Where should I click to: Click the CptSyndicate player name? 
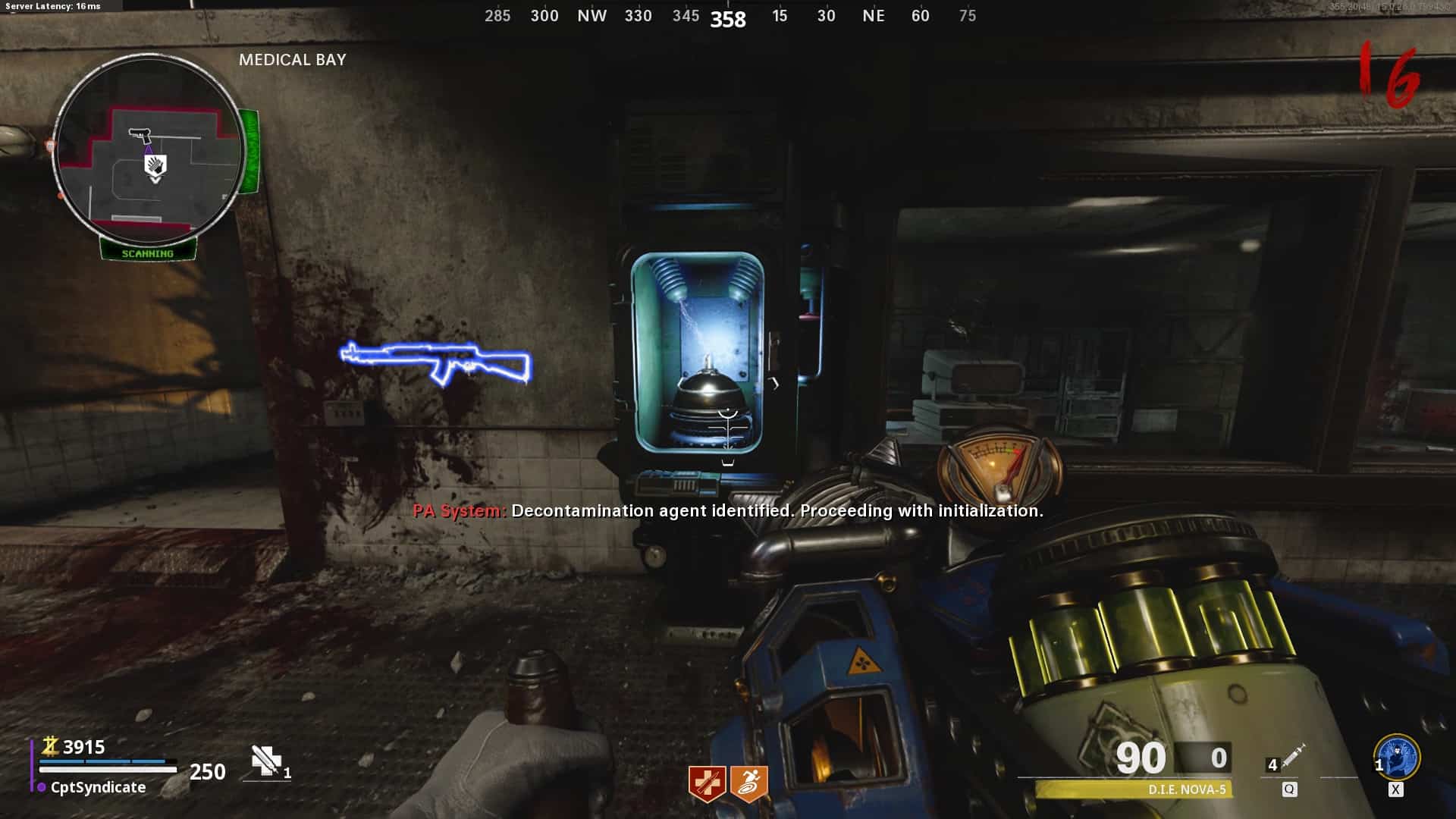pyautogui.click(x=98, y=788)
